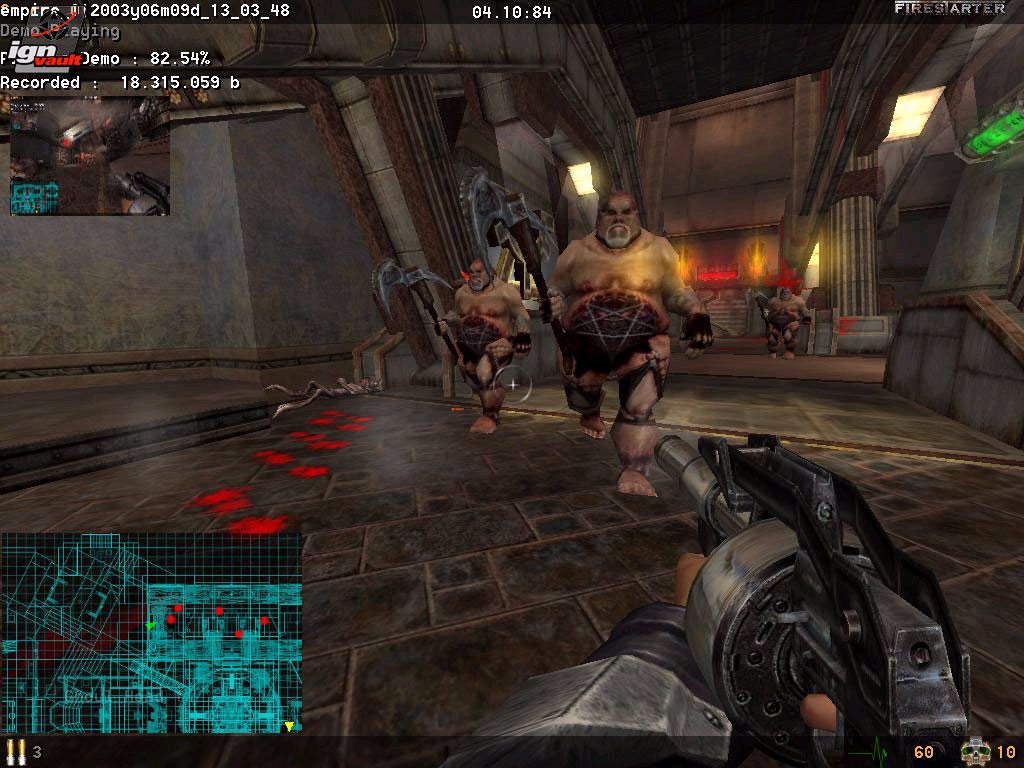Viewport: 1024px width, 768px height.
Task: Select the skull icon in the status bar
Action: (x=972, y=751)
